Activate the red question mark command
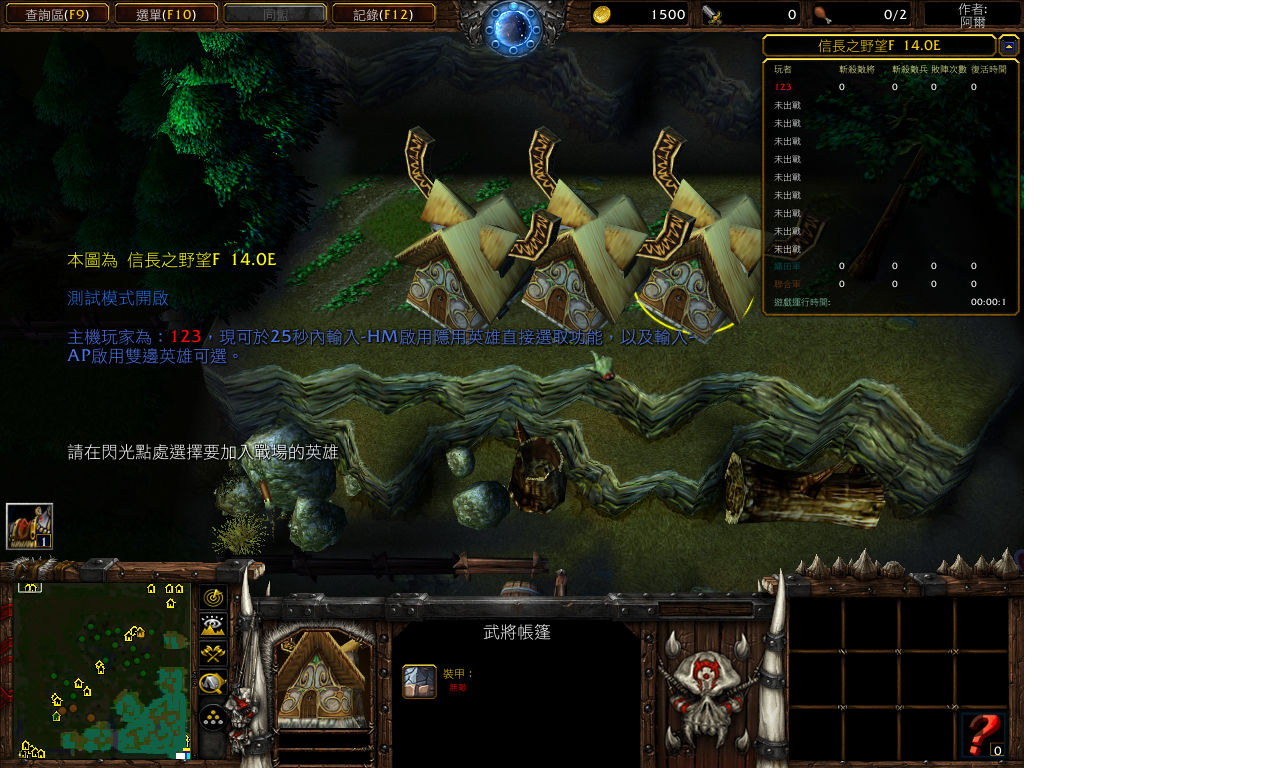Viewport: 1277px width, 768px height. tap(982, 735)
